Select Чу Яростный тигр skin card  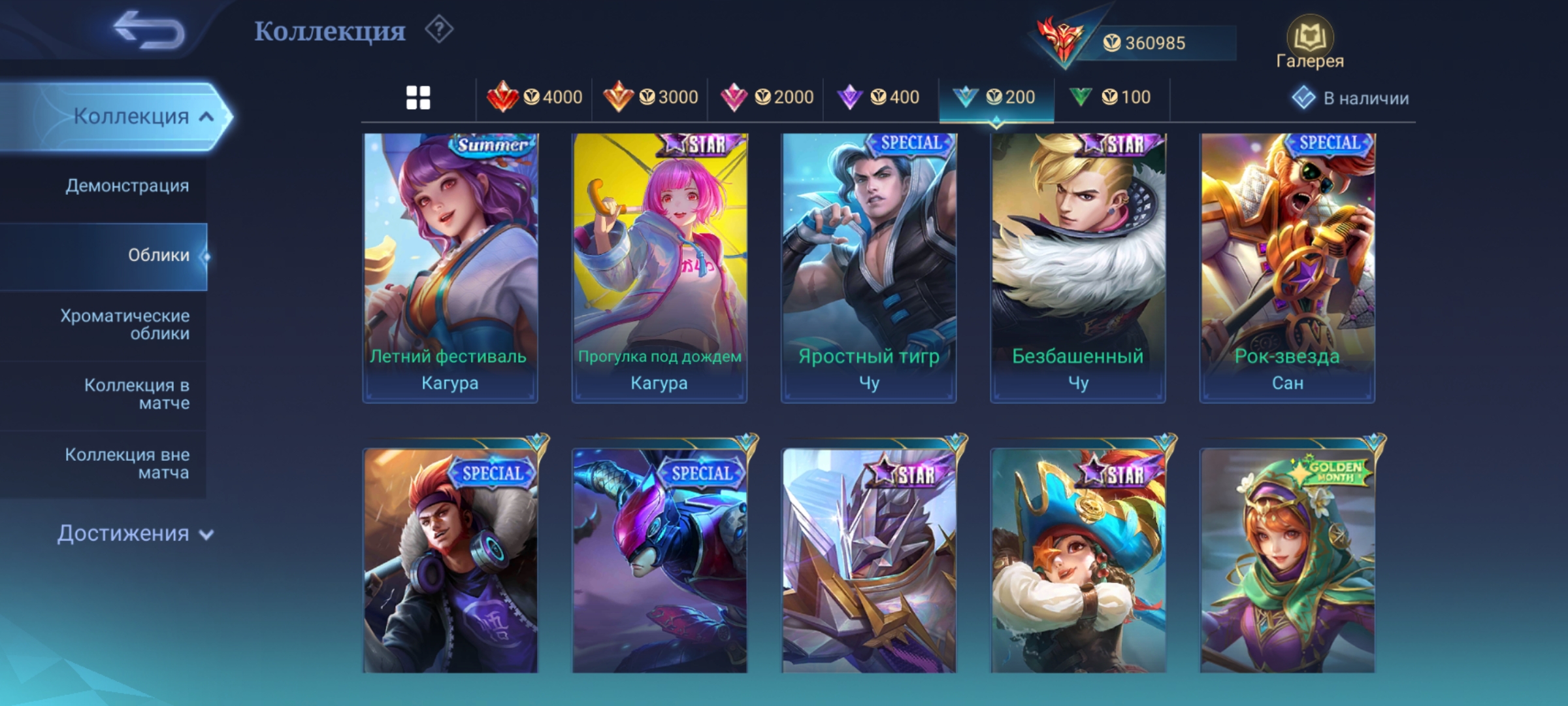[869, 268]
